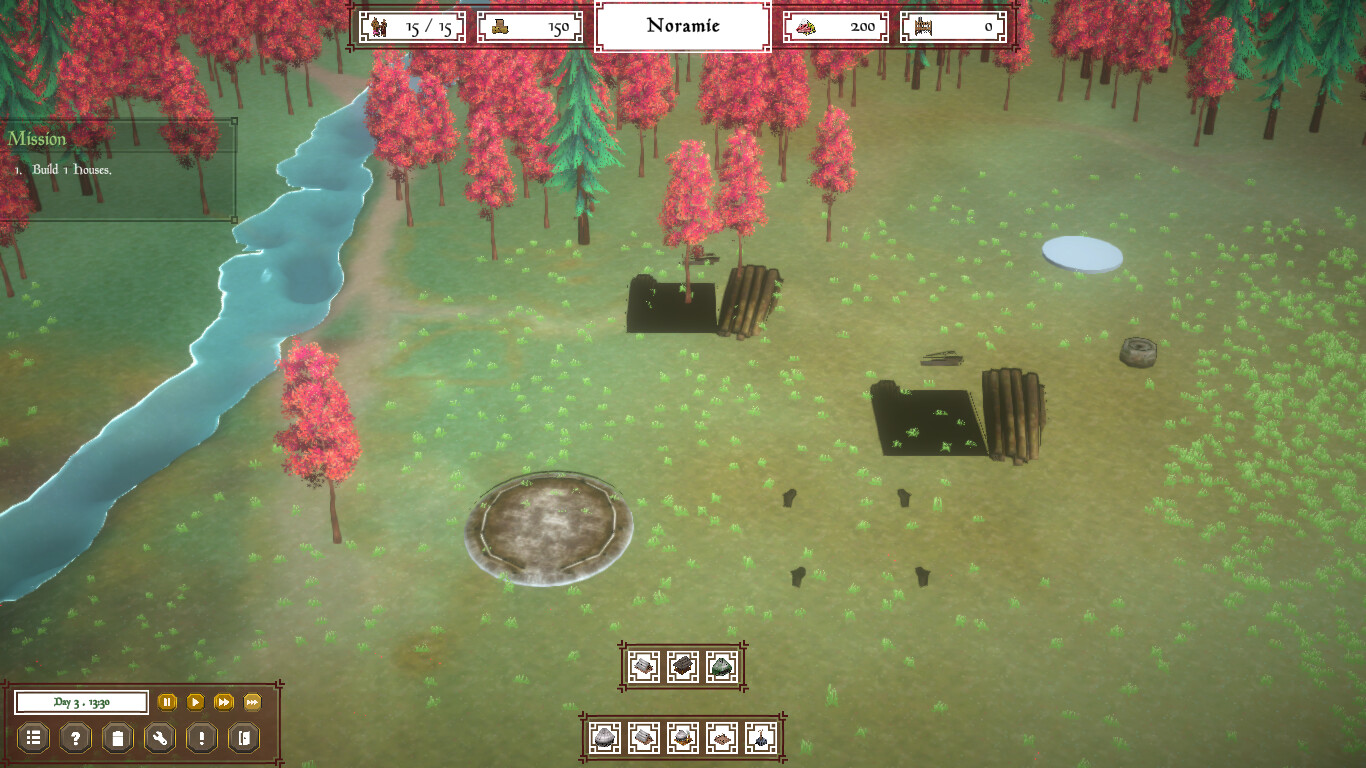Open the list menu button

click(35, 738)
